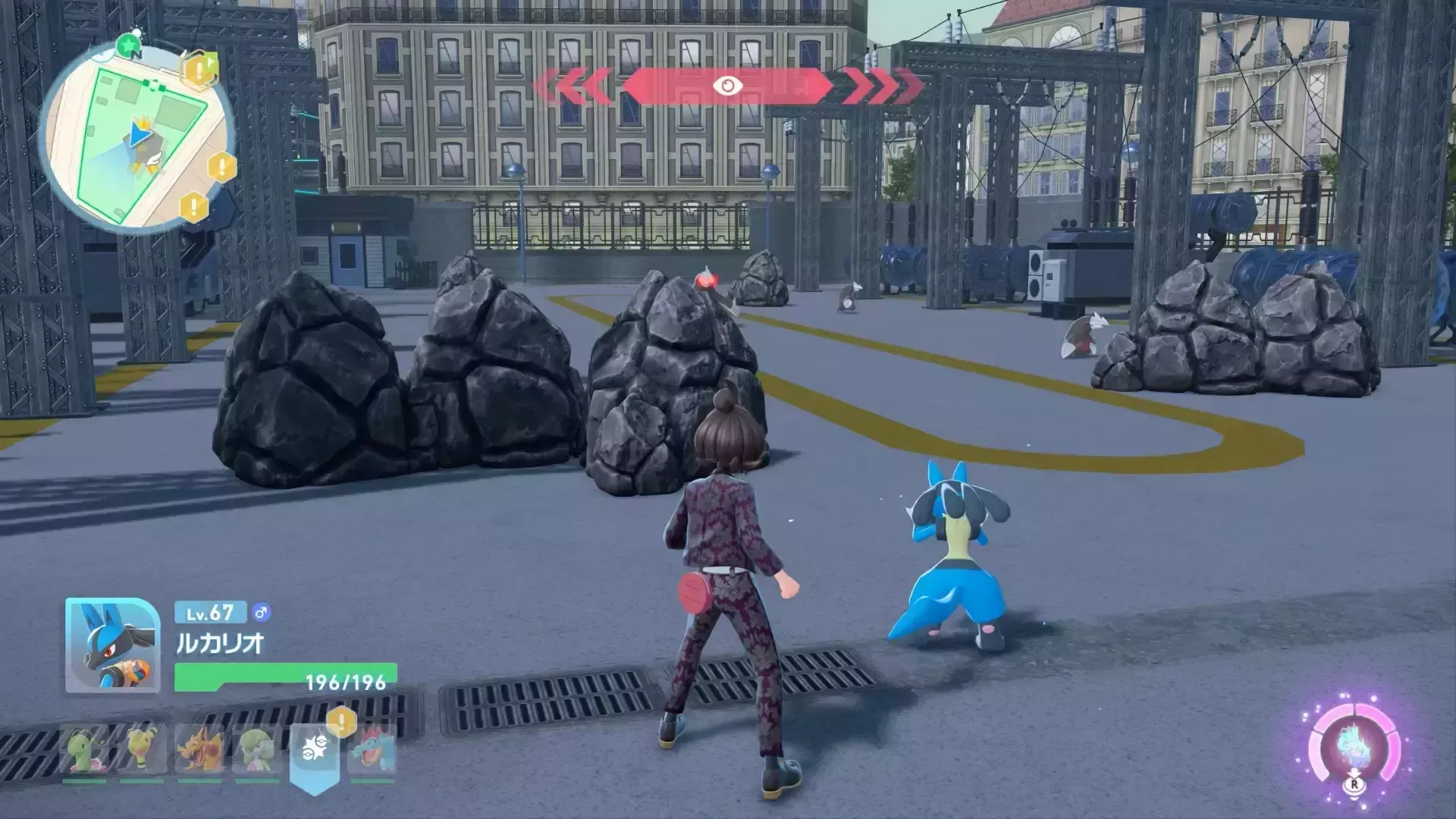Pick Gardevoir in the party bar
Viewport: 1456px width, 819px height.
pos(256,749)
